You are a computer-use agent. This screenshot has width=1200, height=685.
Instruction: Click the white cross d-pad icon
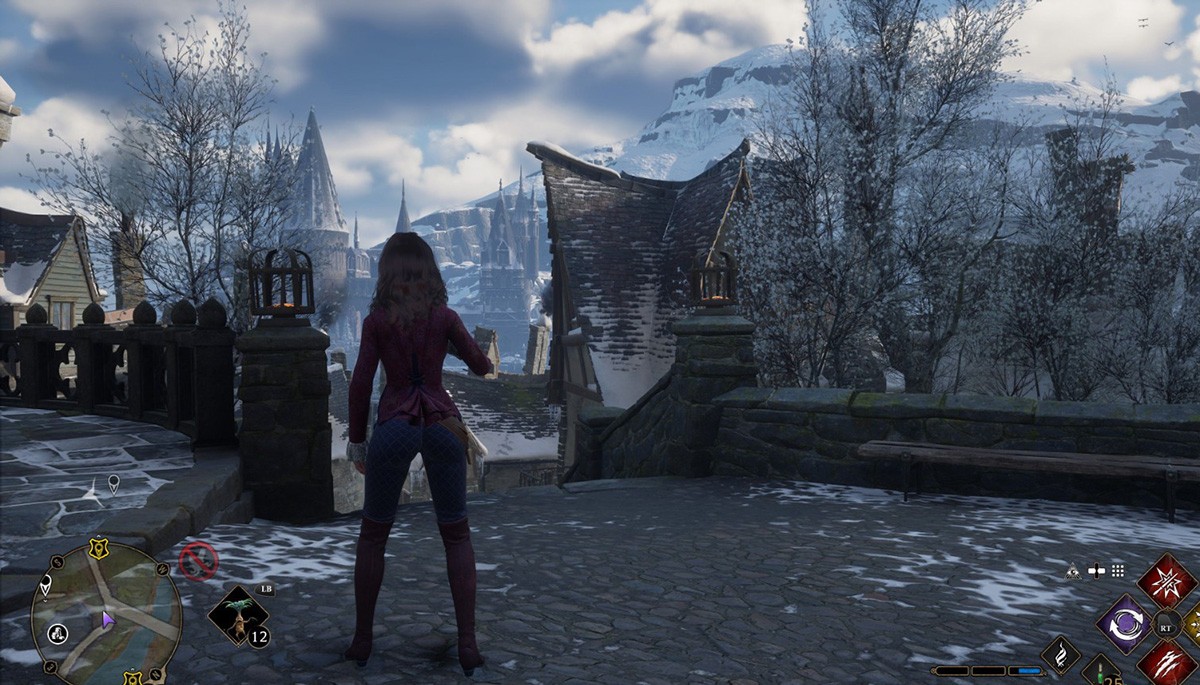pos(1095,571)
